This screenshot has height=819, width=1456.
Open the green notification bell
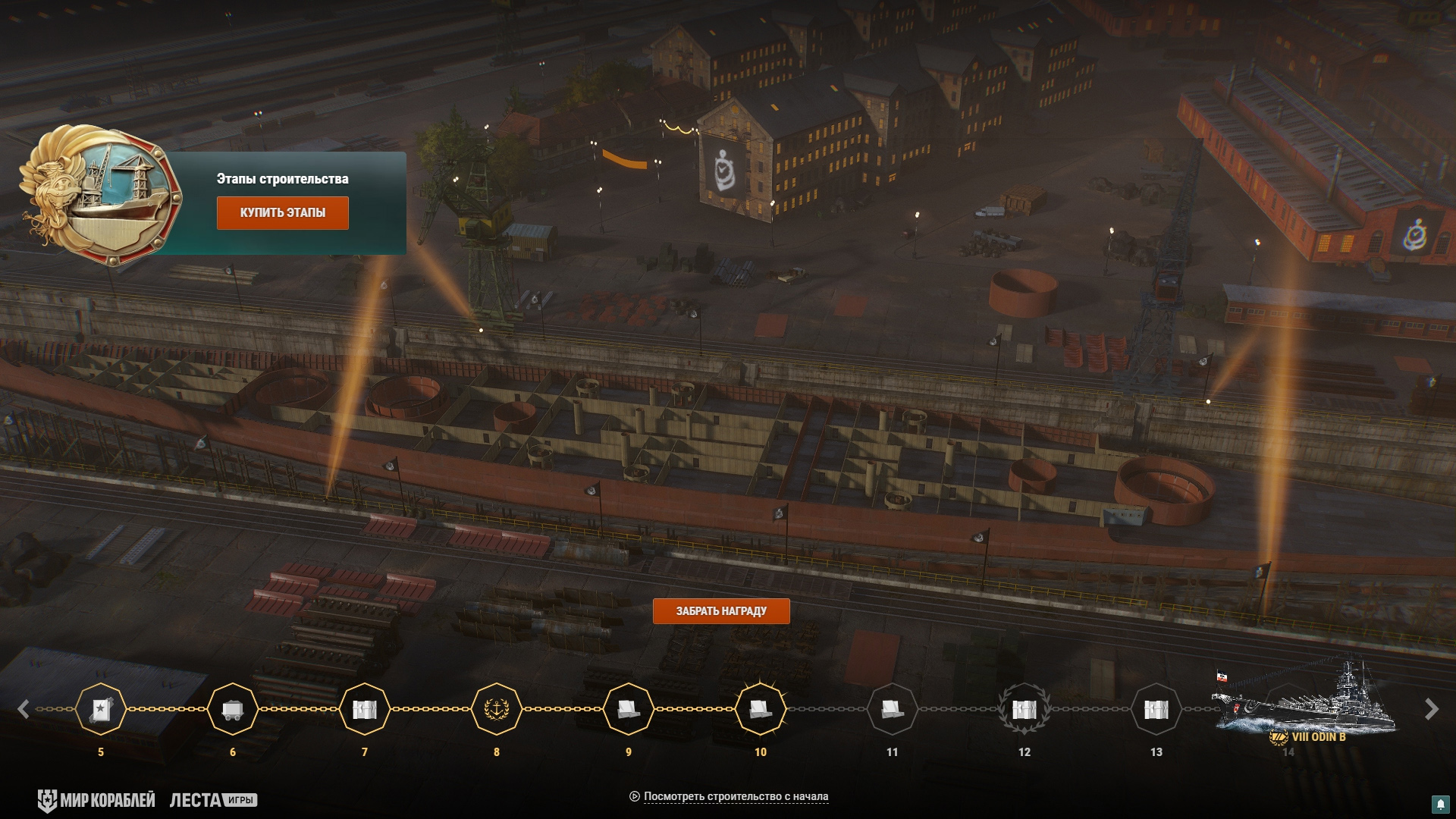(x=1439, y=804)
